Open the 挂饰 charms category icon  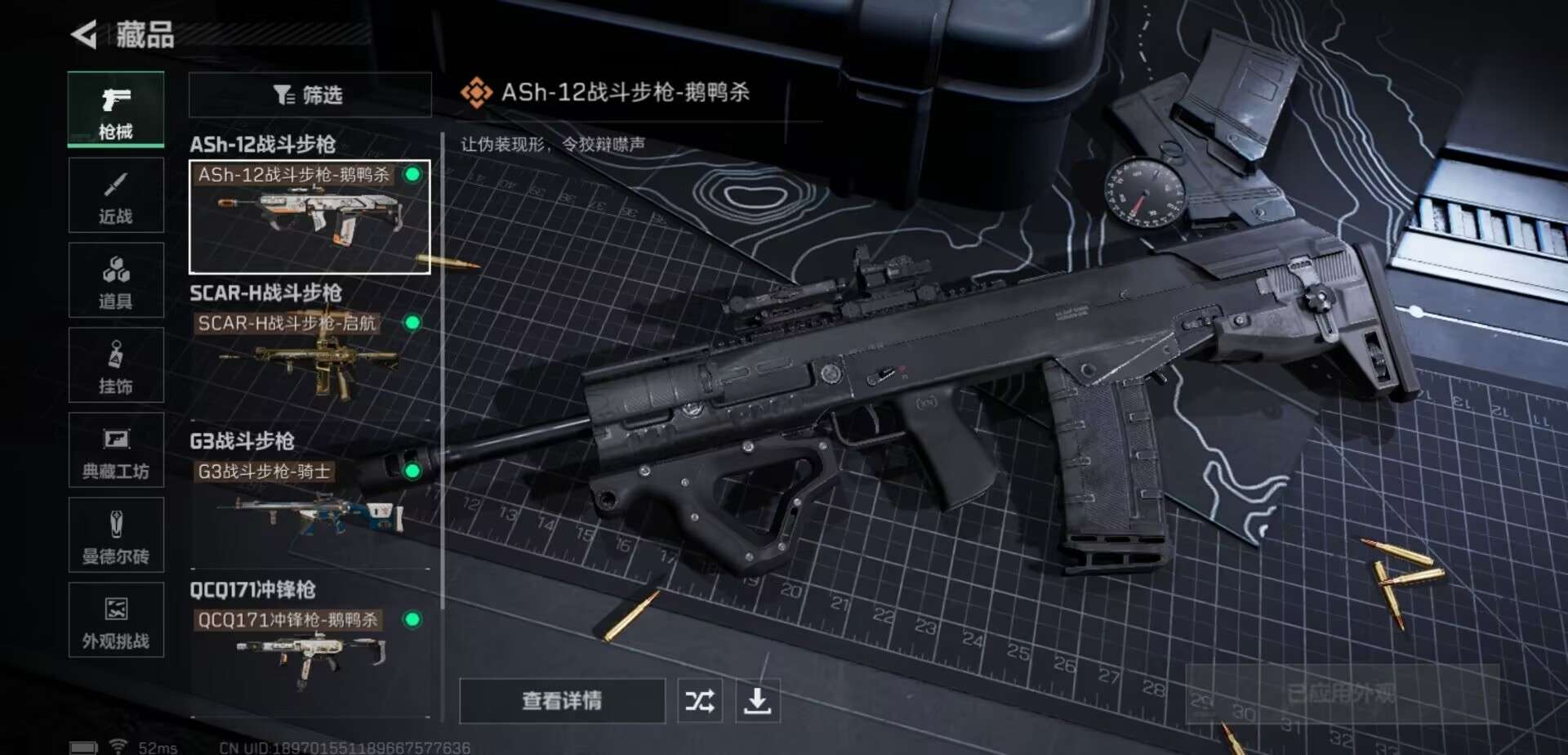(116, 365)
